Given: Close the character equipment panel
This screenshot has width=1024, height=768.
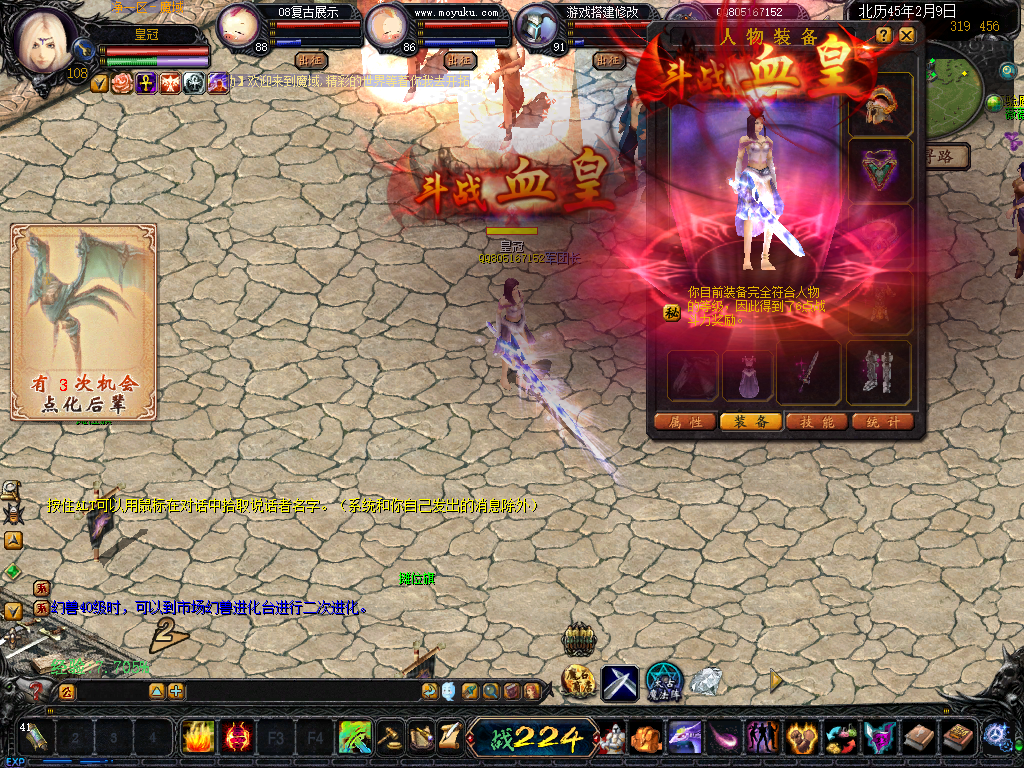Looking at the screenshot, I should coord(906,35).
